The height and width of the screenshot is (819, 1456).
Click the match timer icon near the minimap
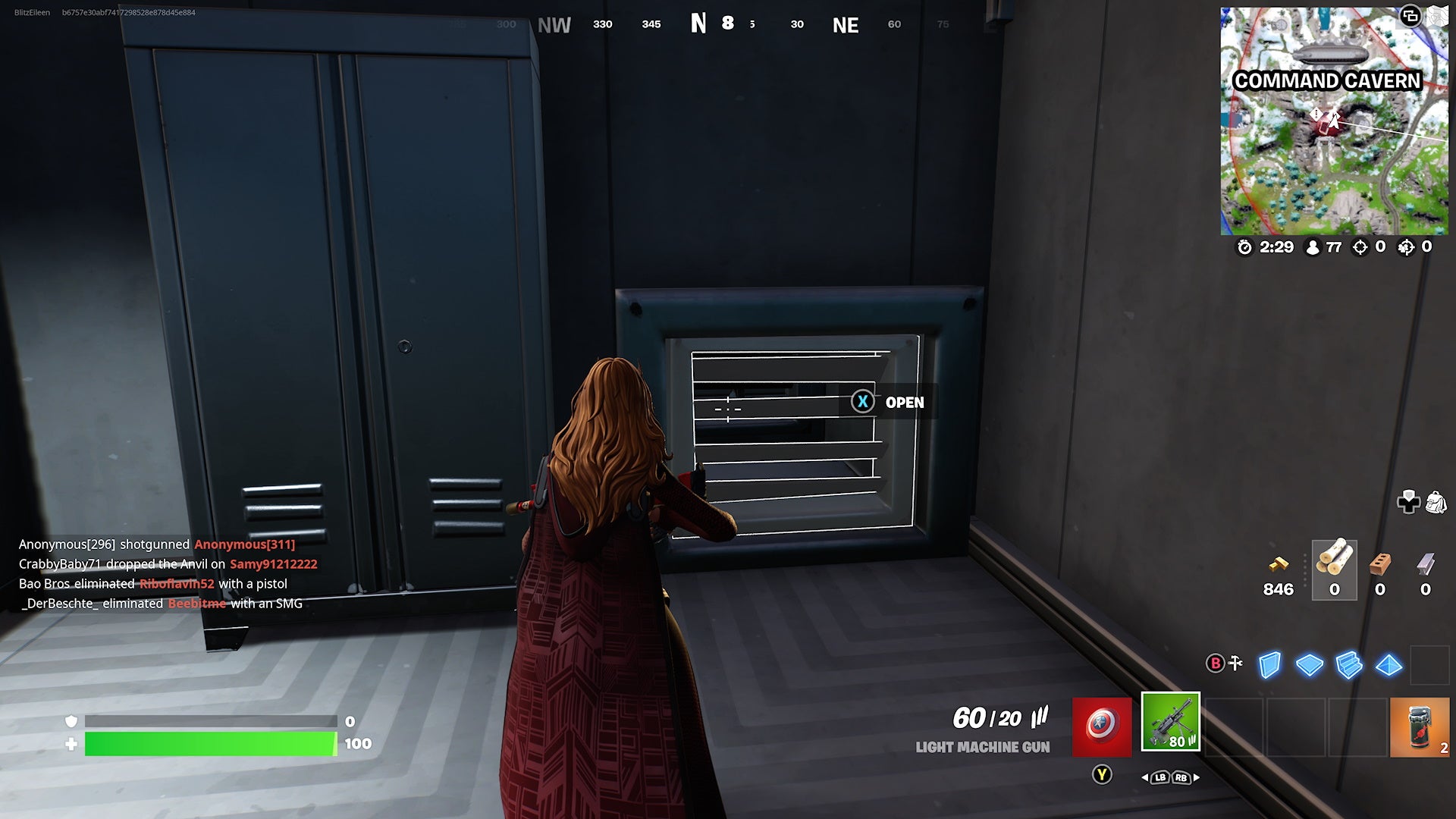point(1244,247)
